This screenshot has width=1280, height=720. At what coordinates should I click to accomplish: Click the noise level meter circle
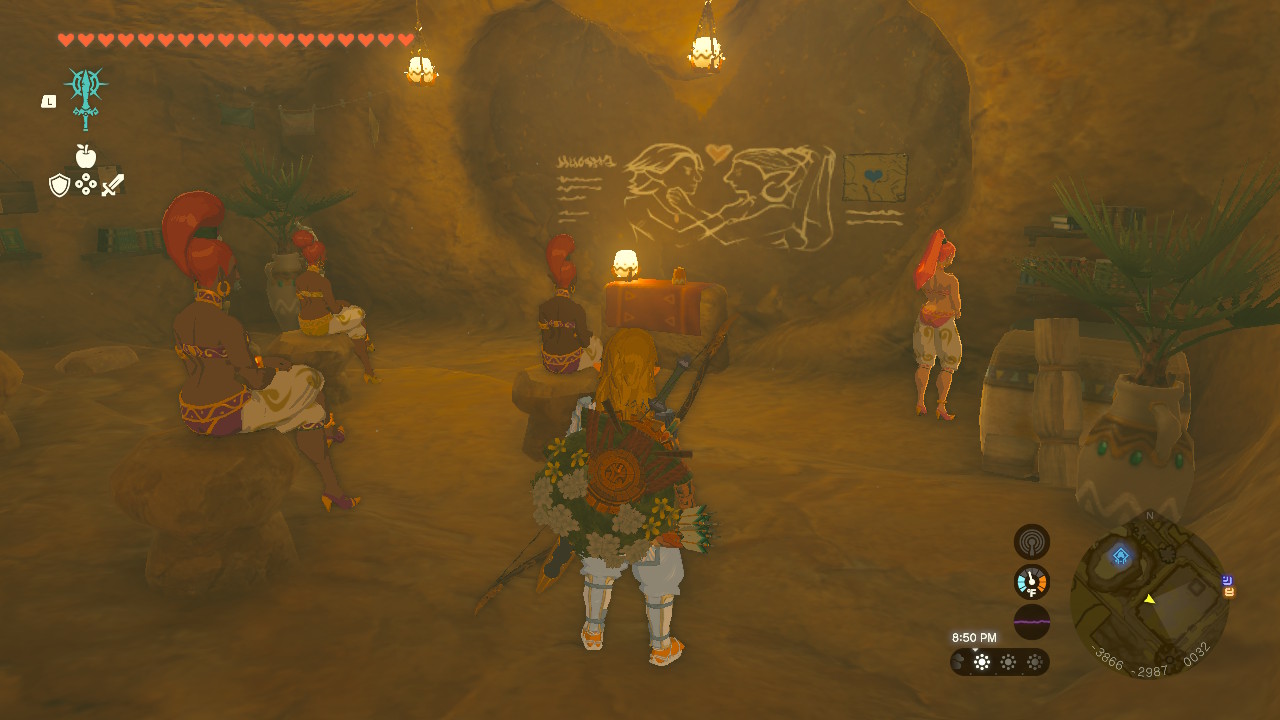click(1031, 620)
